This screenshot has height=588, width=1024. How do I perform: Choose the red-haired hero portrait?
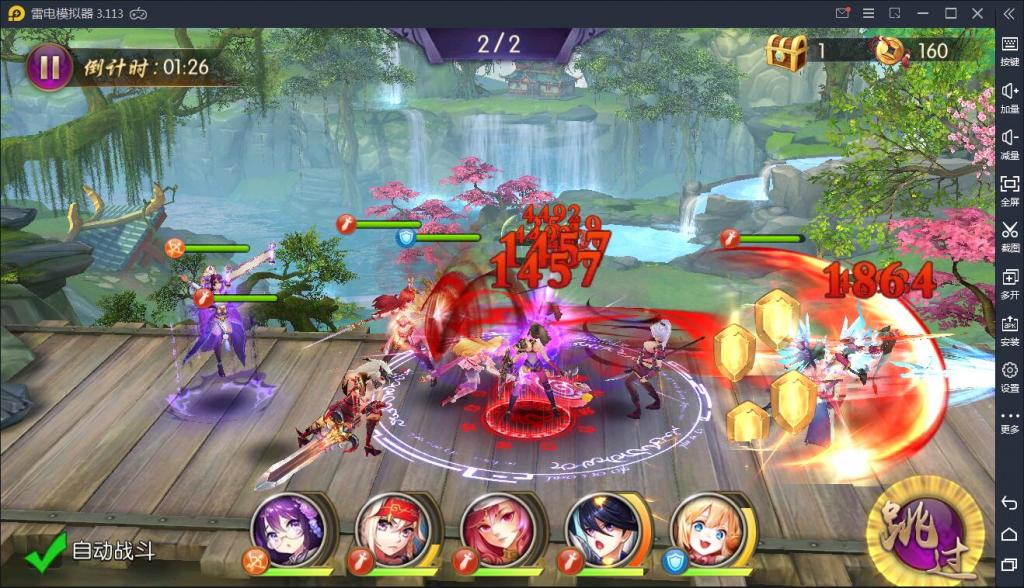(x=497, y=529)
